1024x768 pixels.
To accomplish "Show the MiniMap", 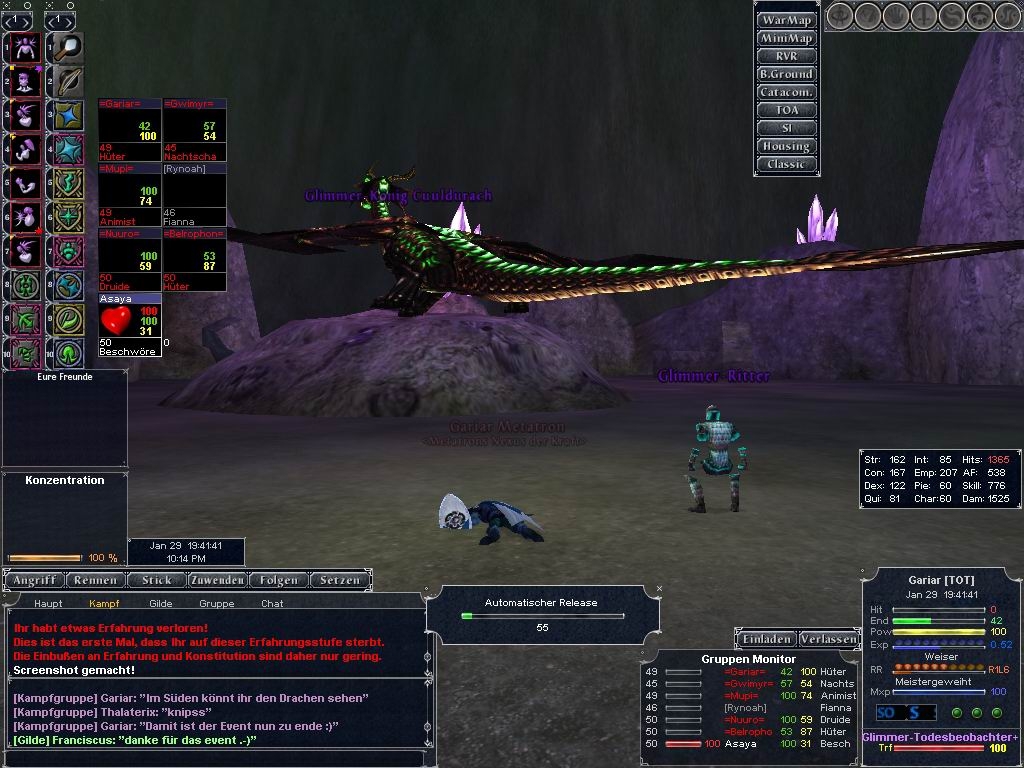I will click(786, 38).
